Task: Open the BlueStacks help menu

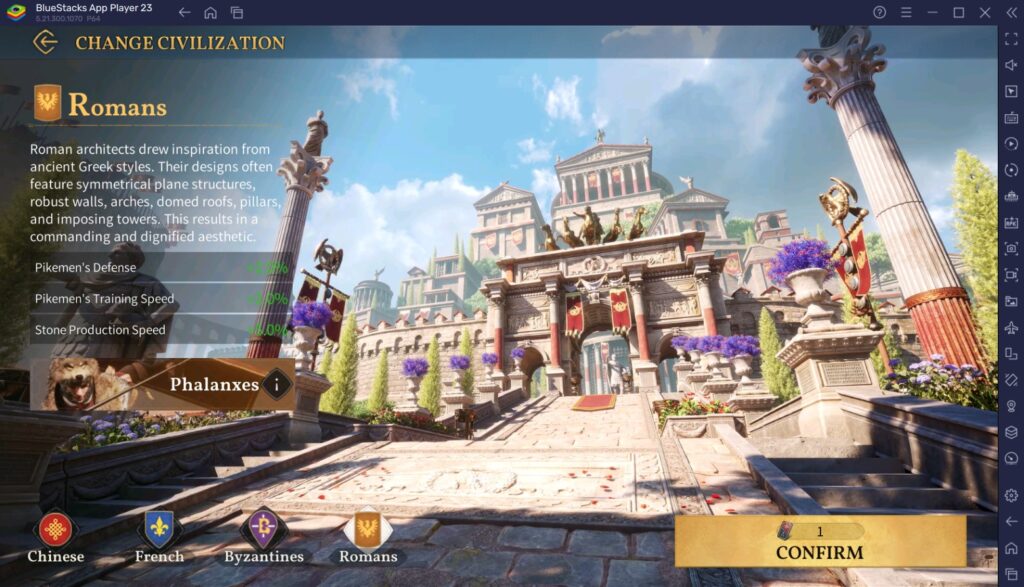Action: pyautogui.click(x=879, y=12)
